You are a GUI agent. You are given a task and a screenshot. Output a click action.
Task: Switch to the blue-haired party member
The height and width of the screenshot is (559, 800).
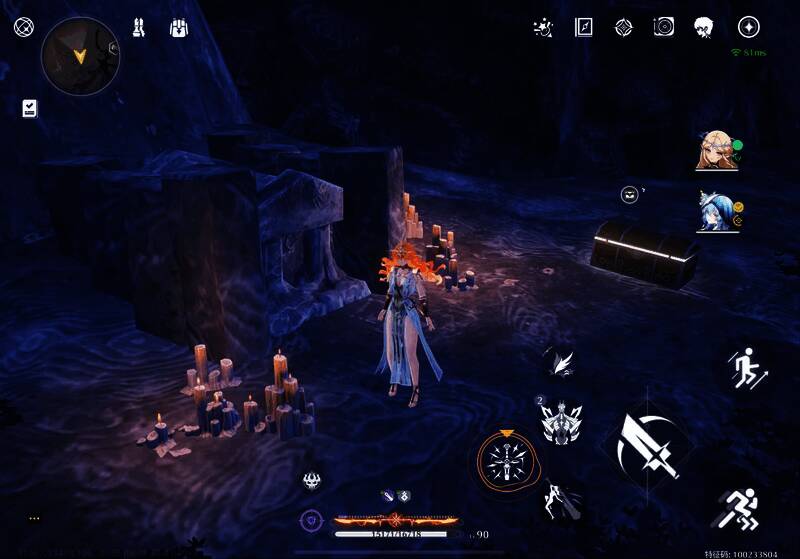click(x=716, y=211)
